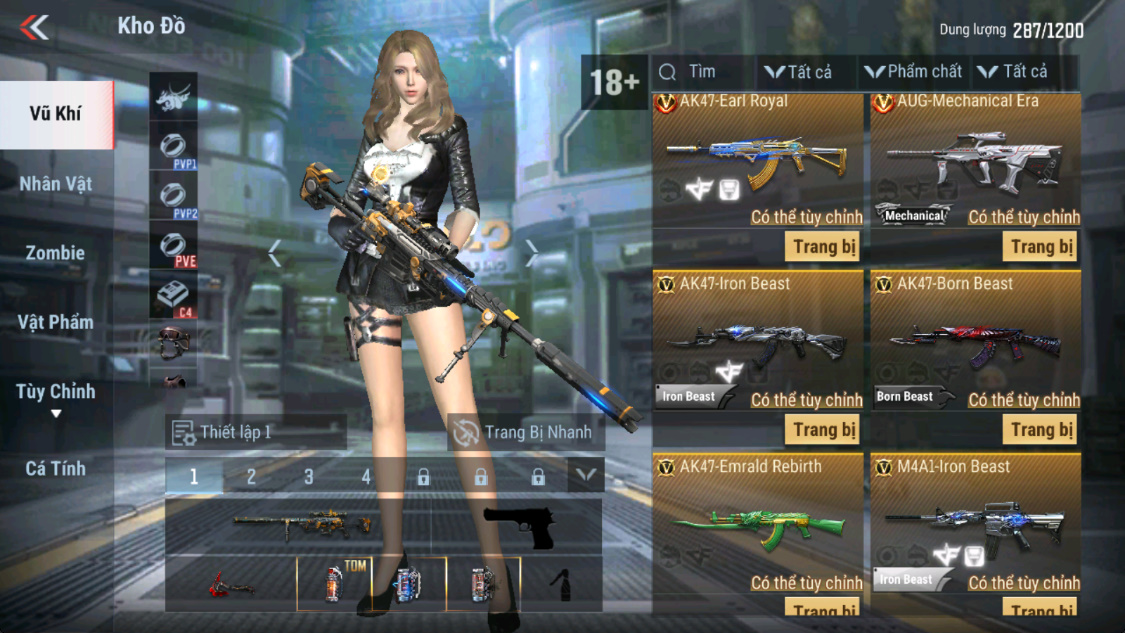Open the Thiết lập 1 loadout settings
Screen dimensions: 1125x633
click(x=256, y=432)
